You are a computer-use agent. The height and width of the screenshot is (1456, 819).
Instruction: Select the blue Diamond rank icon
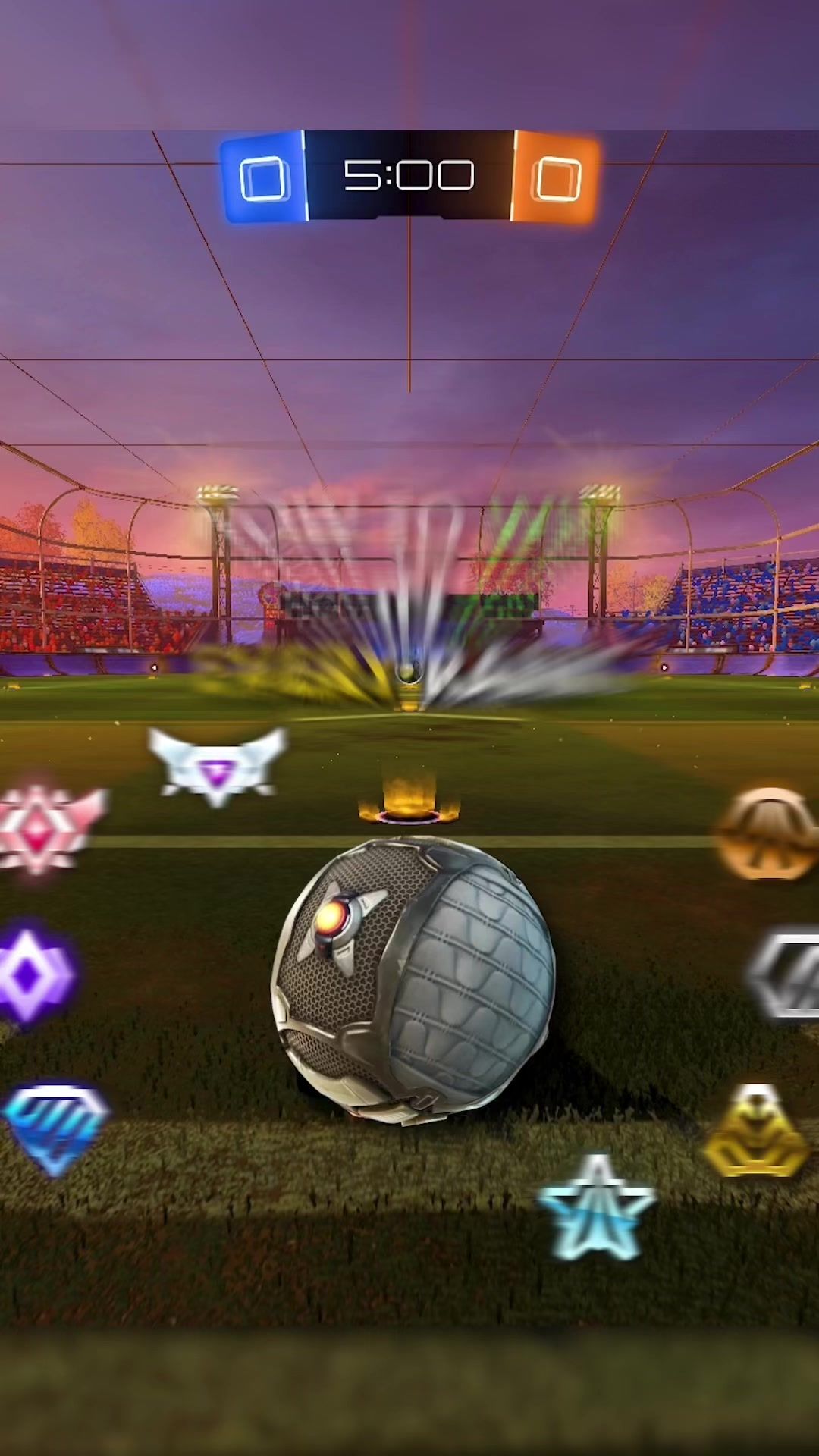point(55,1128)
